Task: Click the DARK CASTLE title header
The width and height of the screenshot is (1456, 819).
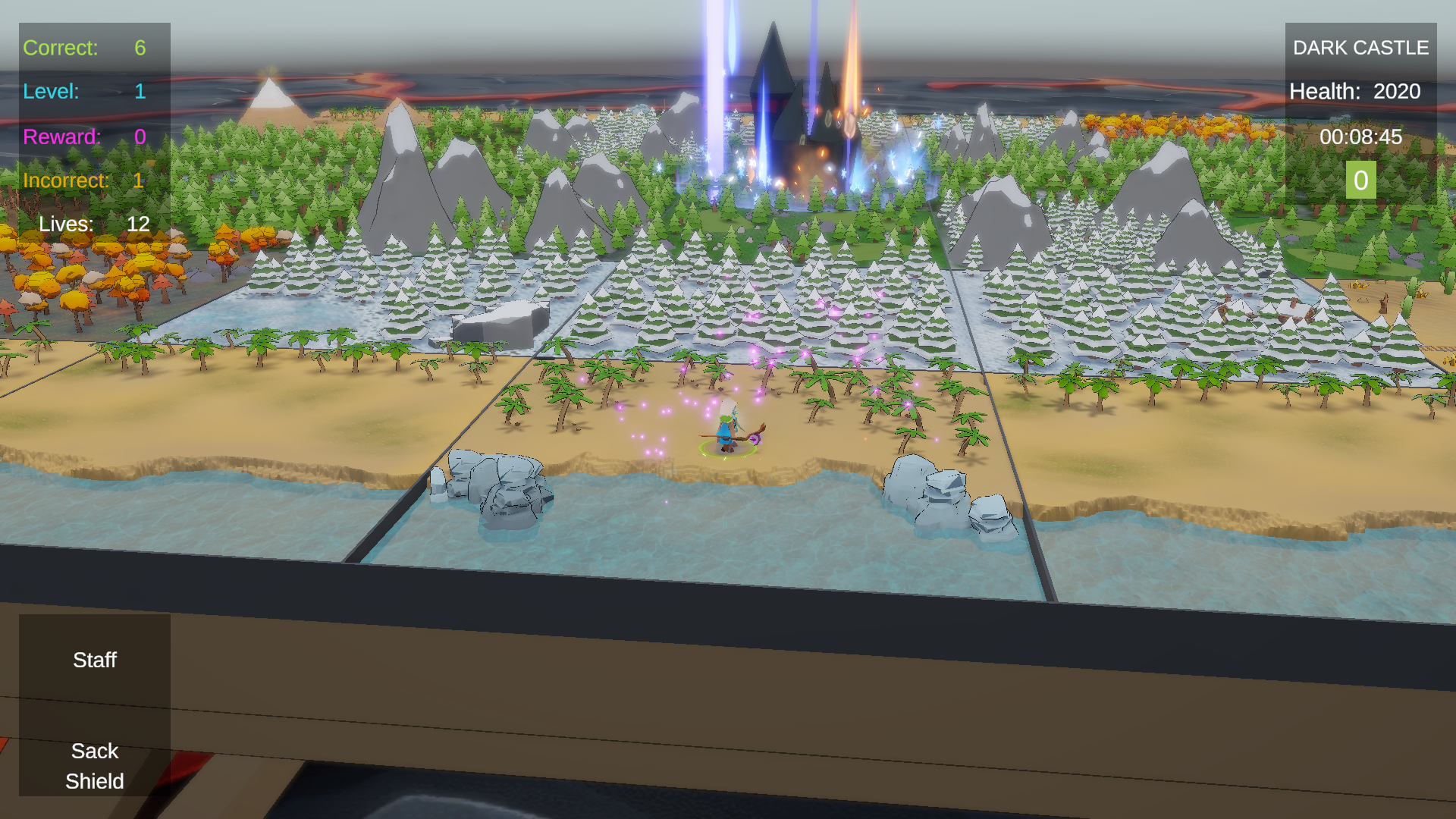Action: [x=1361, y=48]
